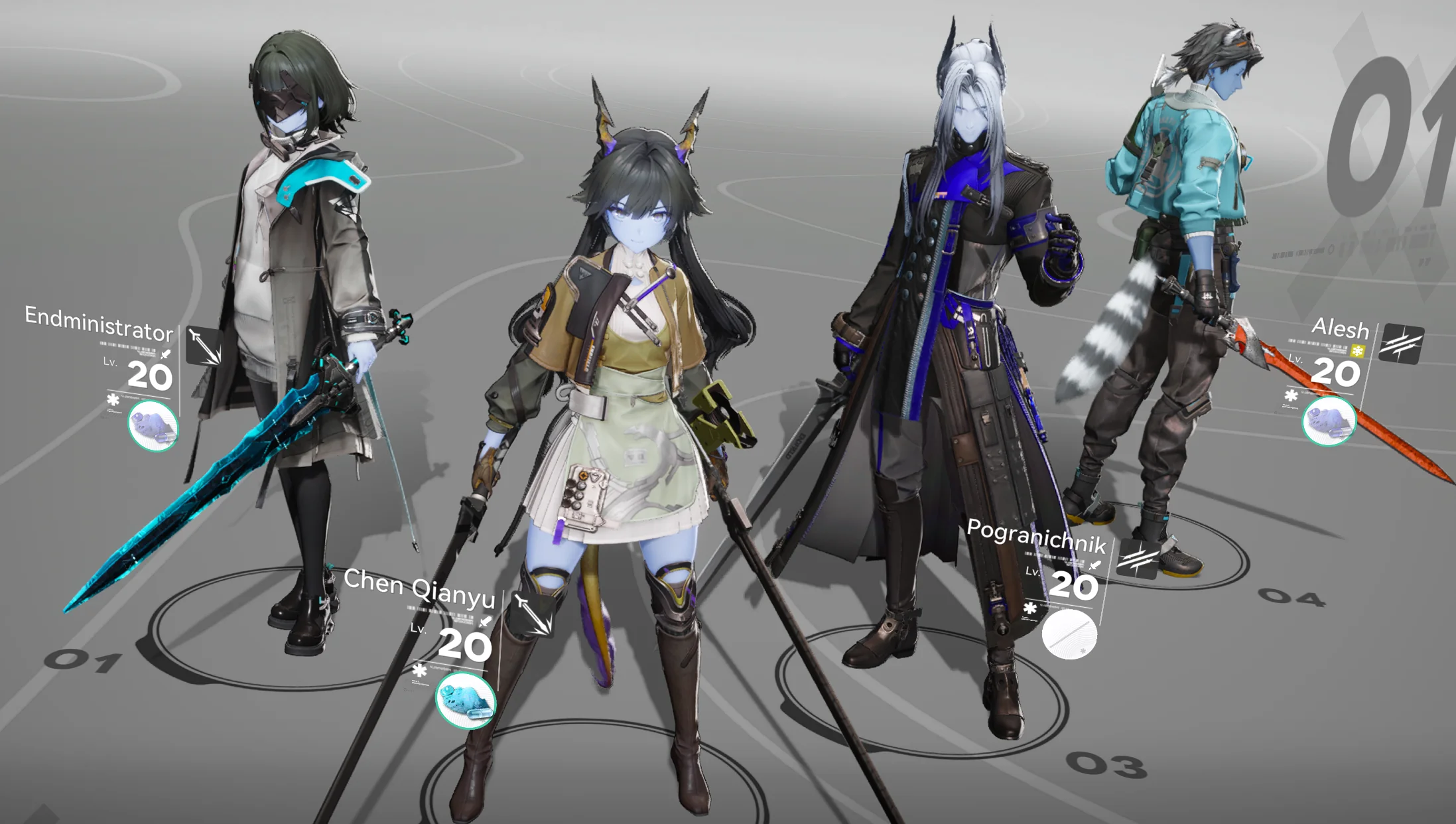This screenshot has width=1456, height=824.
Task: Select the Chen Qianyu name label
Action: tap(419, 588)
